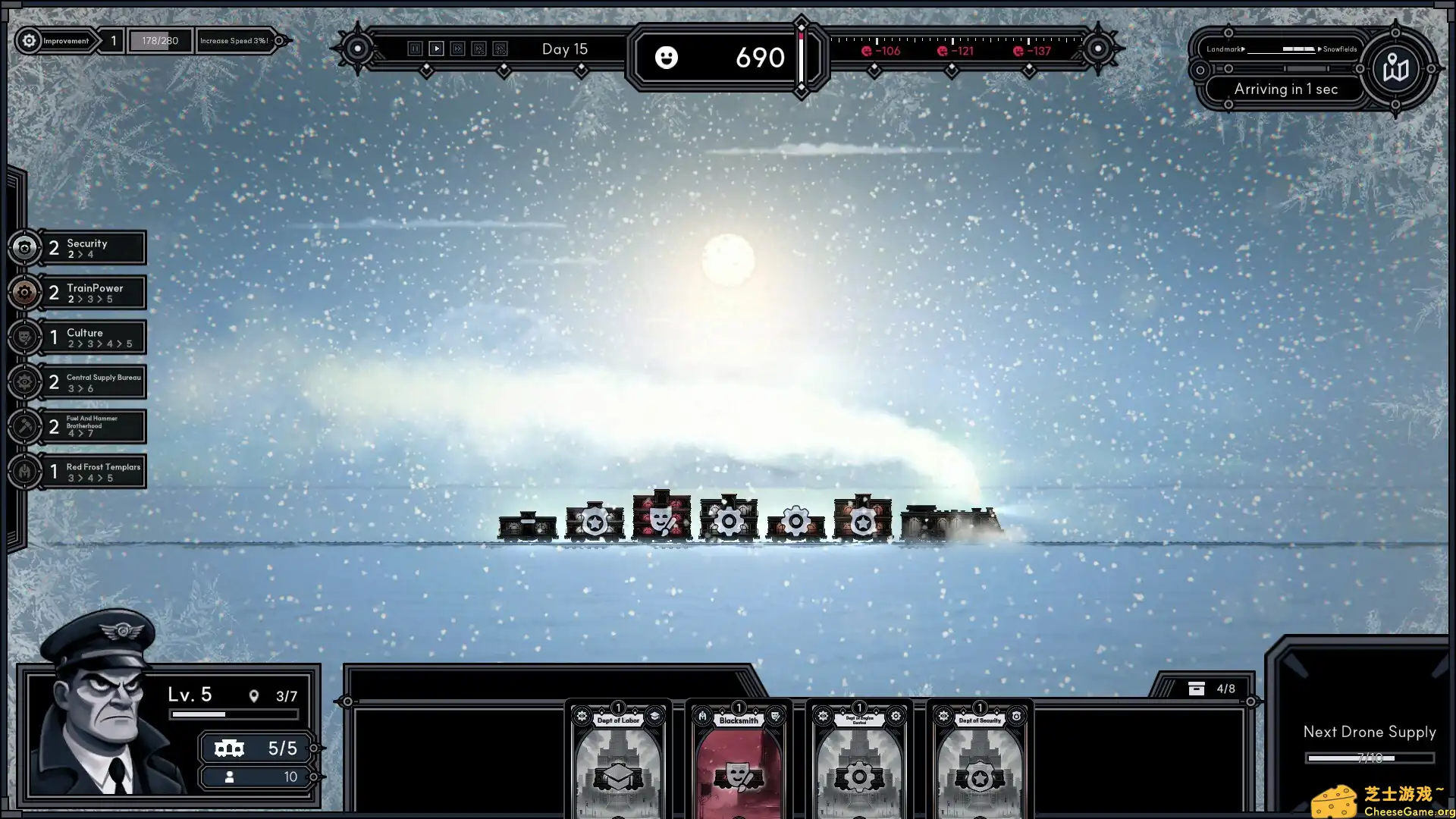Click the TrainPower gear icon

(x=25, y=292)
